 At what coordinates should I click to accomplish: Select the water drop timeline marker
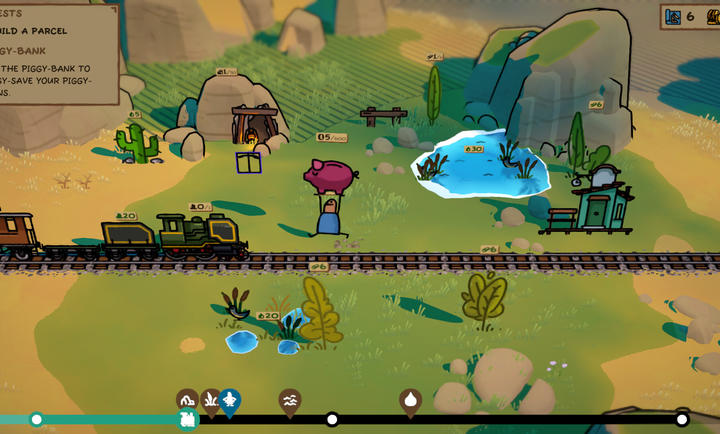[410, 400]
